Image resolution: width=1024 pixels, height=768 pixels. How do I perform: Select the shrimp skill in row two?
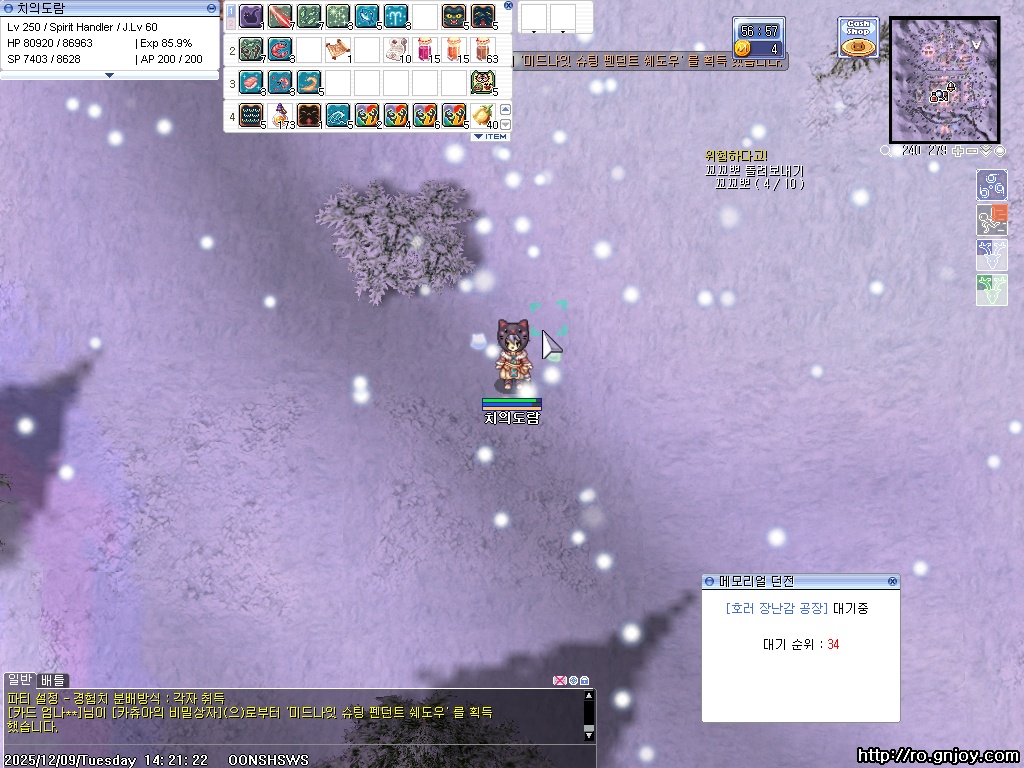[280, 48]
